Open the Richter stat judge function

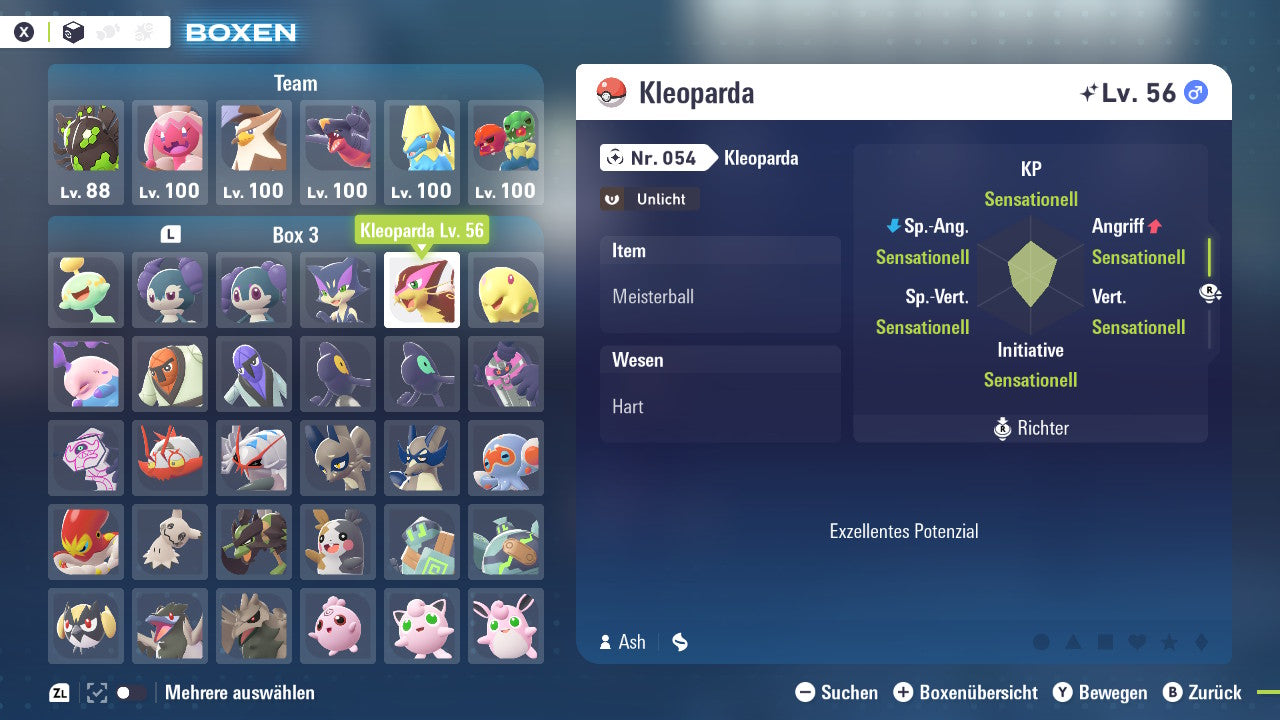(x=1029, y=428)
